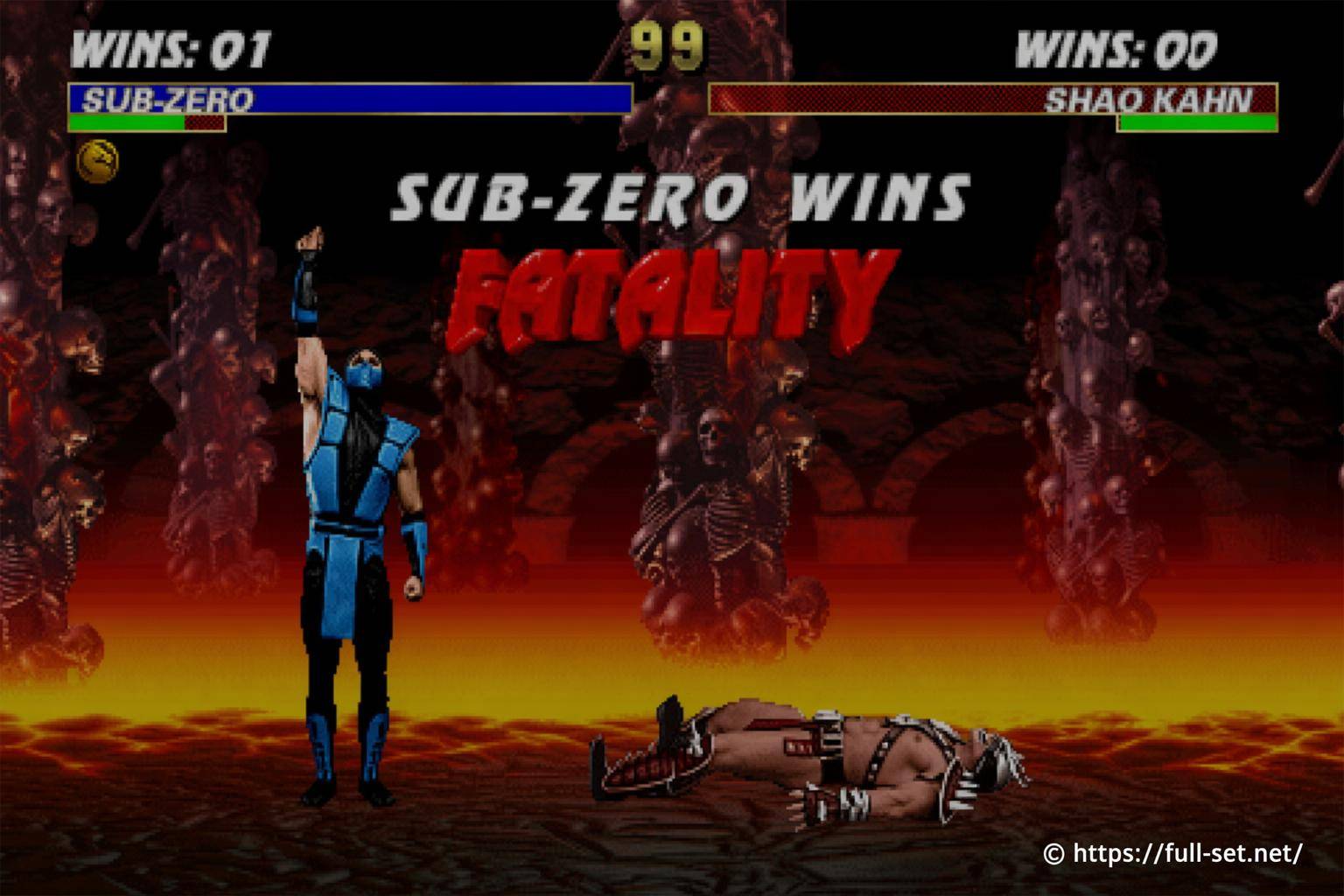Click Sub-Zero's raised fist
The image size is (1344, 896).
click(311, 236)
